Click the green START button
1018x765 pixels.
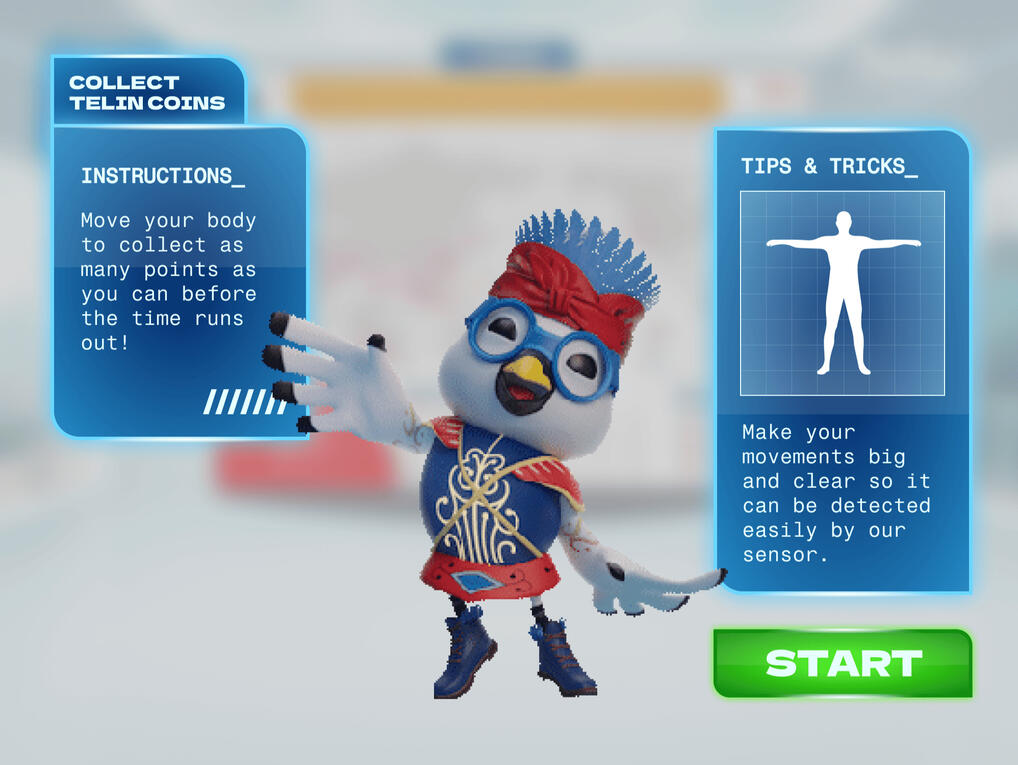pyautogui.click(x=843, y=663)
